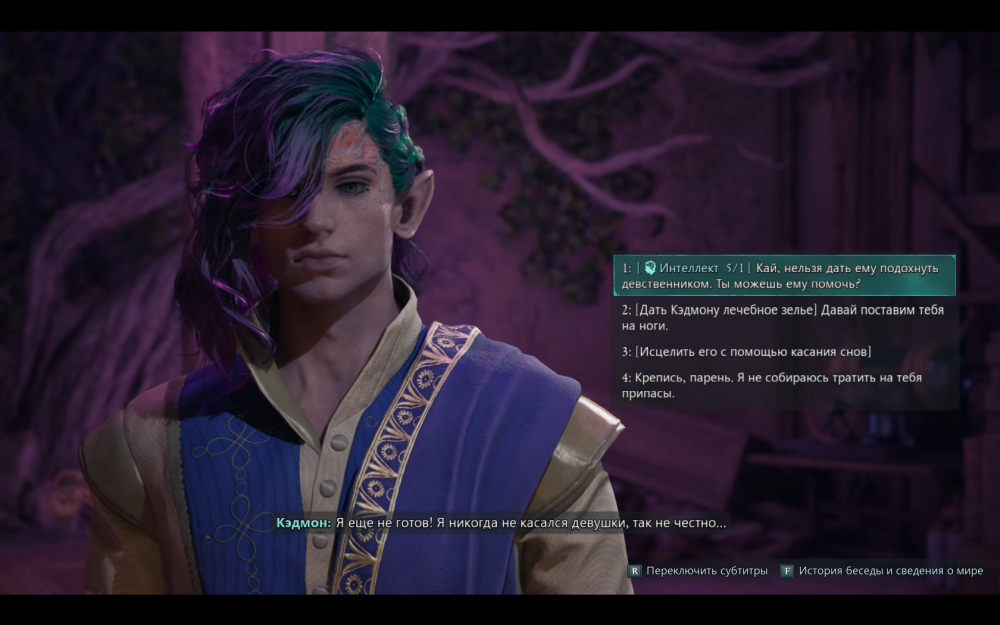Screen dimensions: 1000x625
Task: Toggle subtitles with the Переключить субтитры button
Action: pos(698,571)
